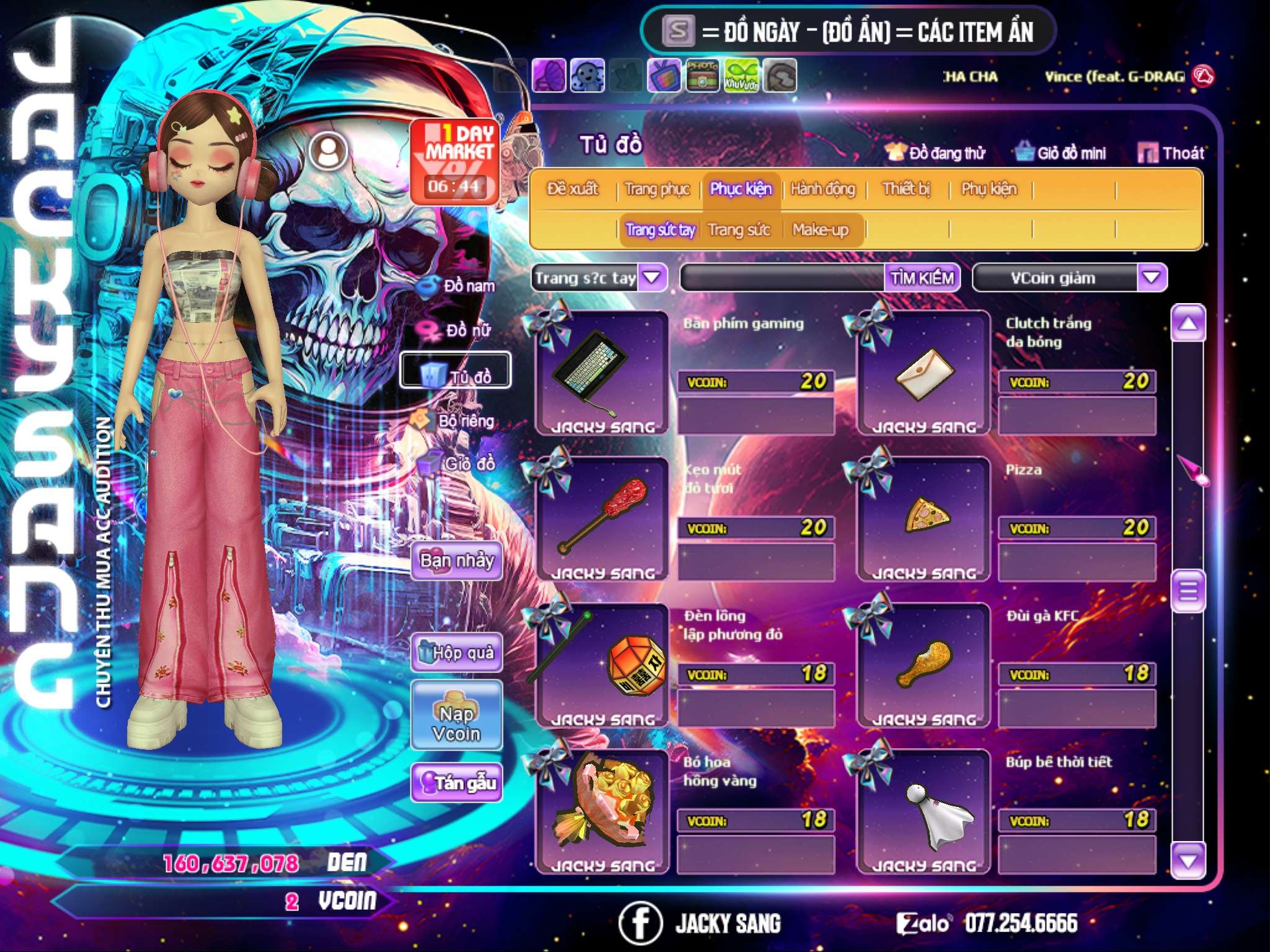This screenshot has width=1270, height=952.
Task: Click the TÌM KIẾM search button
Action: pyautogui.click(x=921, y=278)
